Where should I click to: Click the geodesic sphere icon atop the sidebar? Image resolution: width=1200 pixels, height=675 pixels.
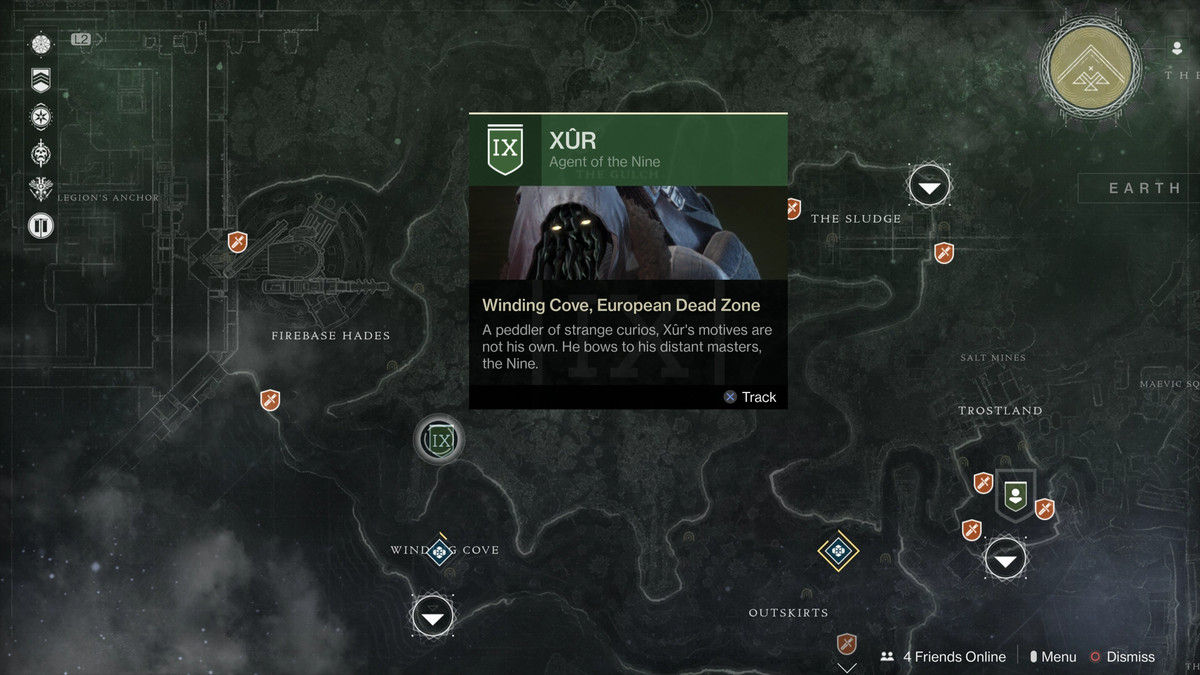pos(41,44)
